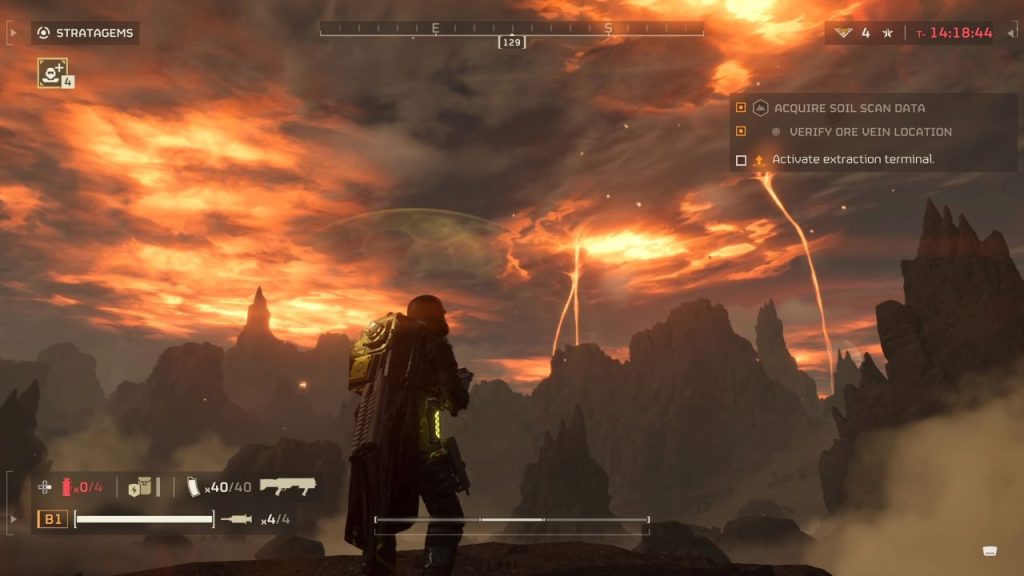The height and width of the screenshot is (576, 1024).
Task: Click the red grenade icon
Action: tap(68, 487)
